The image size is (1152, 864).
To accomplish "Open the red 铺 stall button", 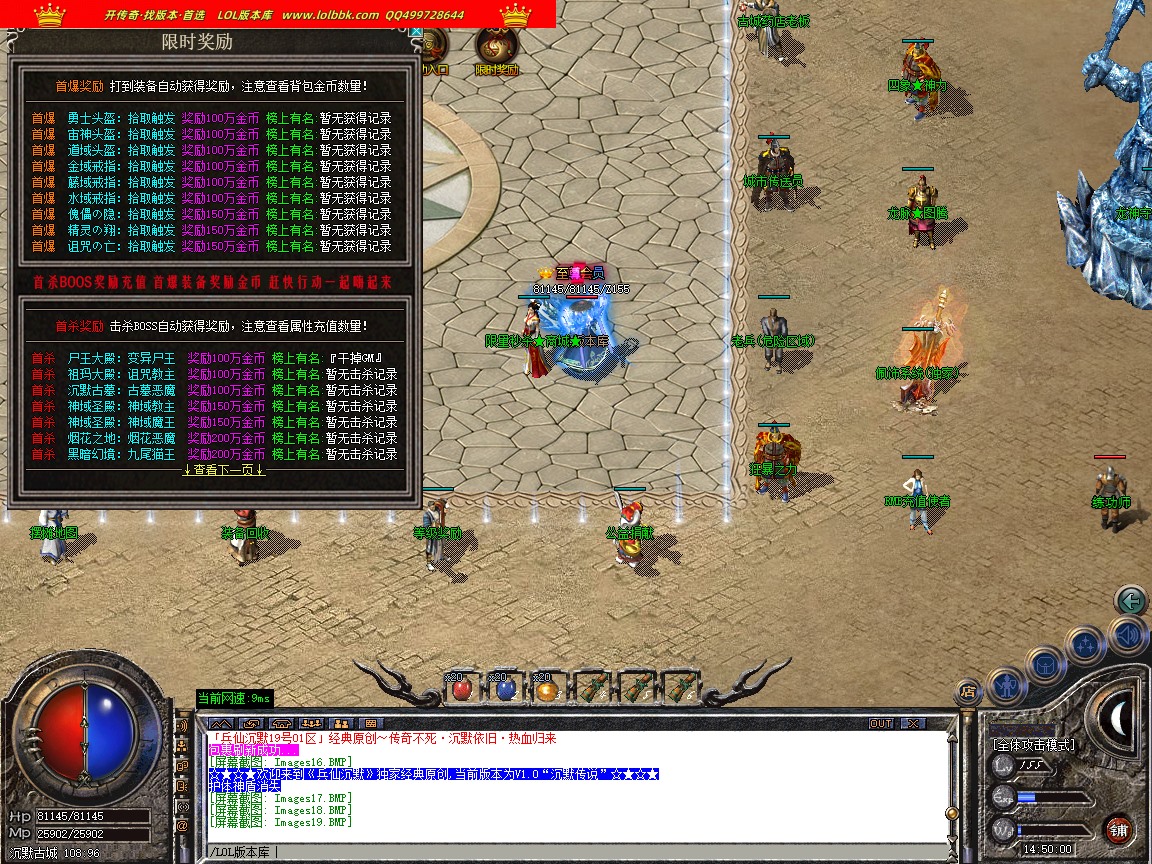I will click(x=1118, y=829).
